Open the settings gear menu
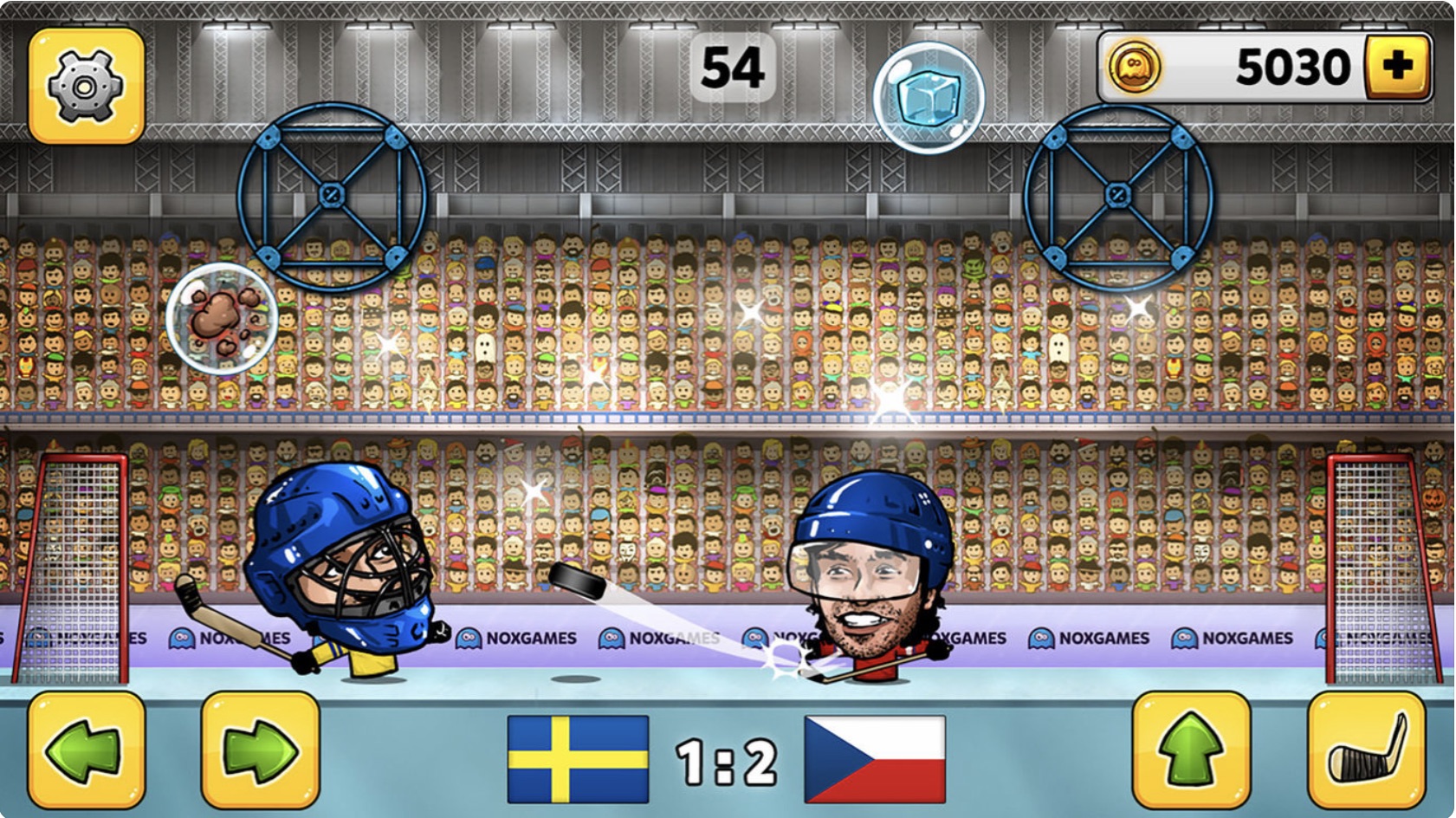The image size is (1456, 818). tap(84, 83)
